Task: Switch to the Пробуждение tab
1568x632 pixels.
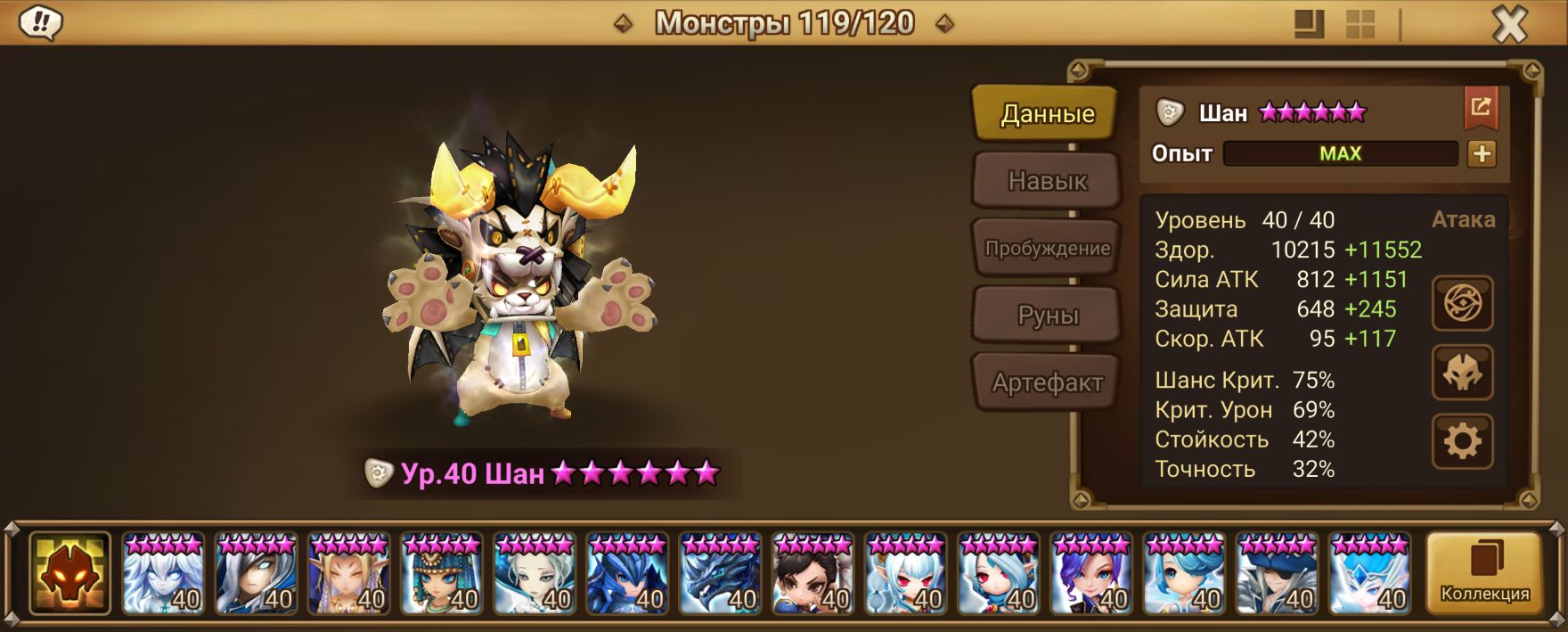Action: click(1047, 248)
